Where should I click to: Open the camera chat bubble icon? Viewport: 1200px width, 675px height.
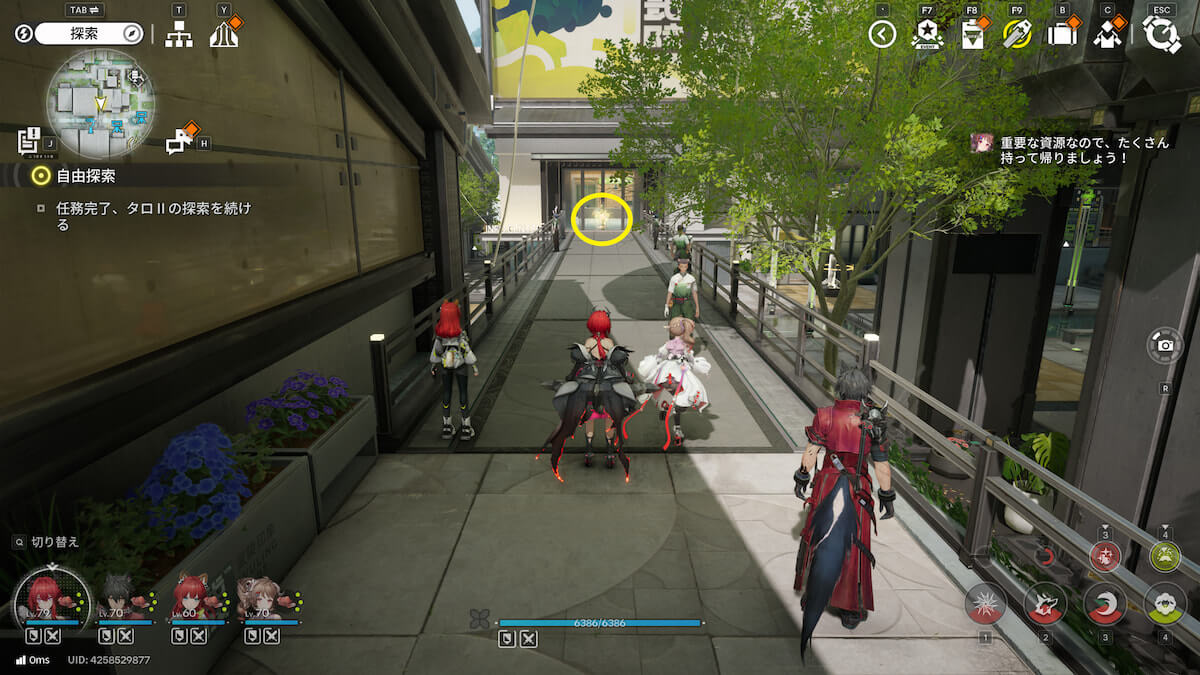180,142
